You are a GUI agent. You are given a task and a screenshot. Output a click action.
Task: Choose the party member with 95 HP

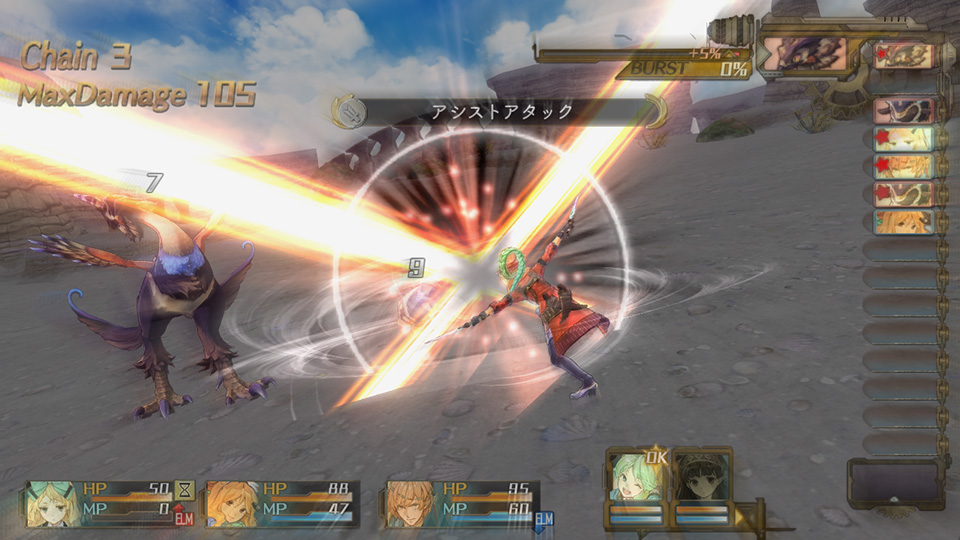(412, 503)
